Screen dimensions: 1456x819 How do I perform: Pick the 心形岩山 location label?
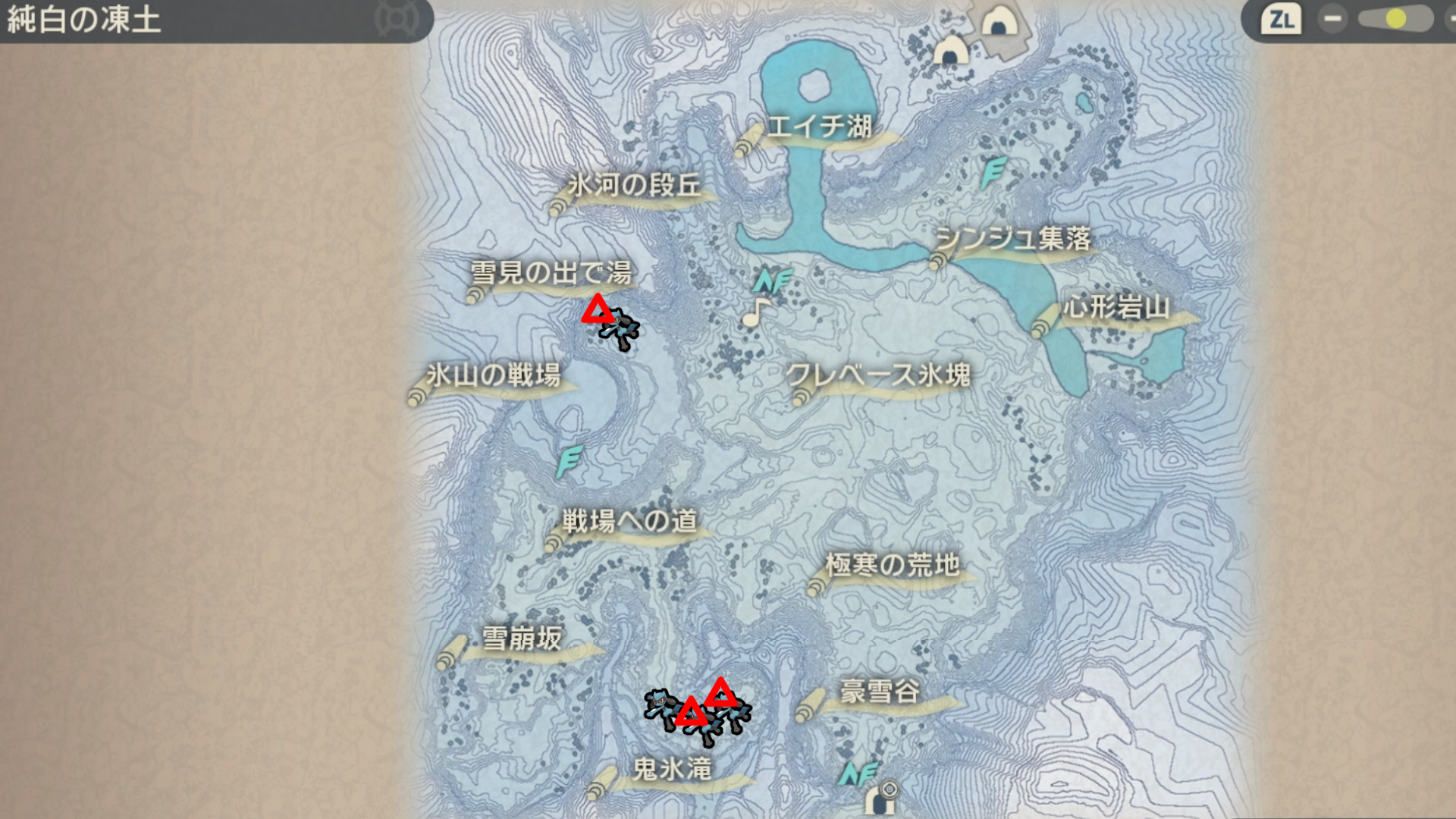coord(1116,309)
